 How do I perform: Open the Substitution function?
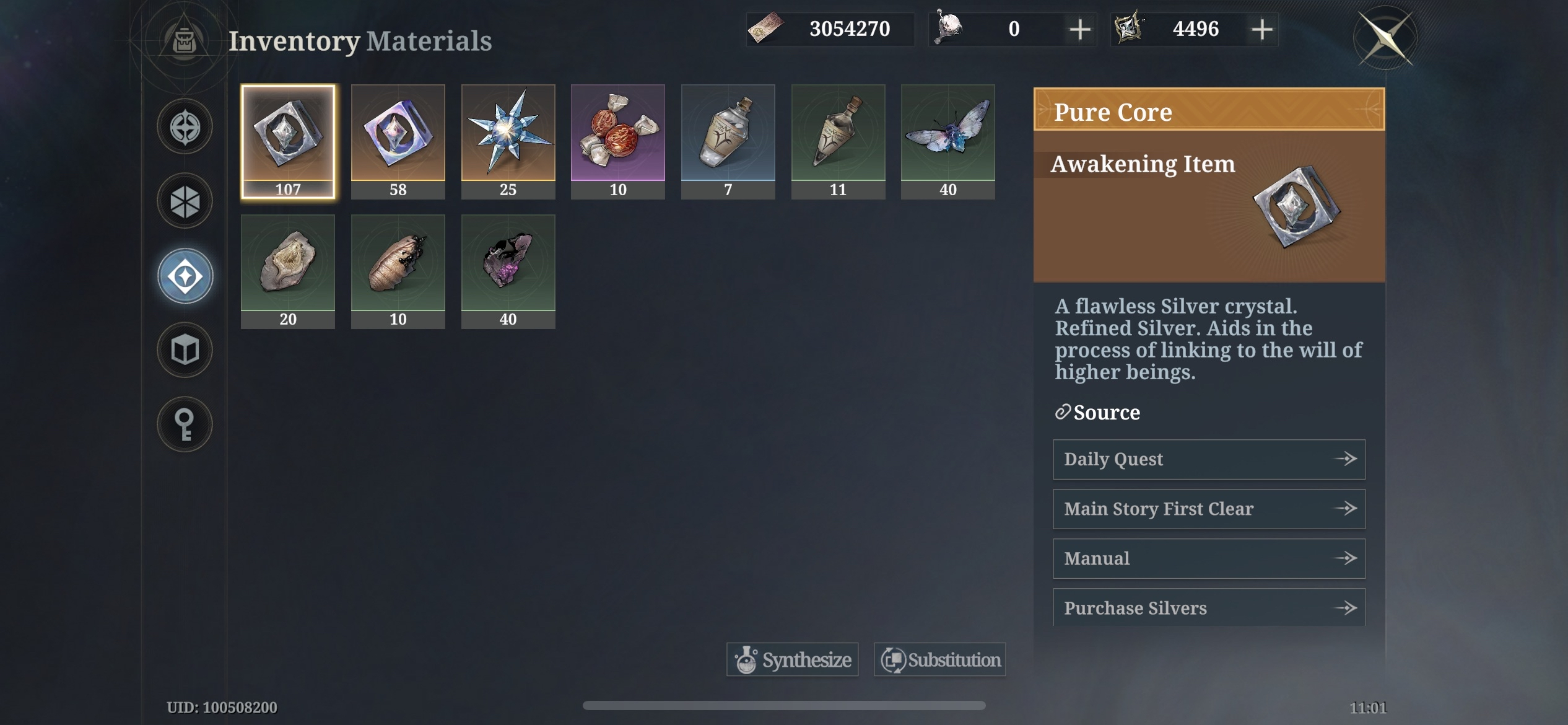(x=939, y=659)
